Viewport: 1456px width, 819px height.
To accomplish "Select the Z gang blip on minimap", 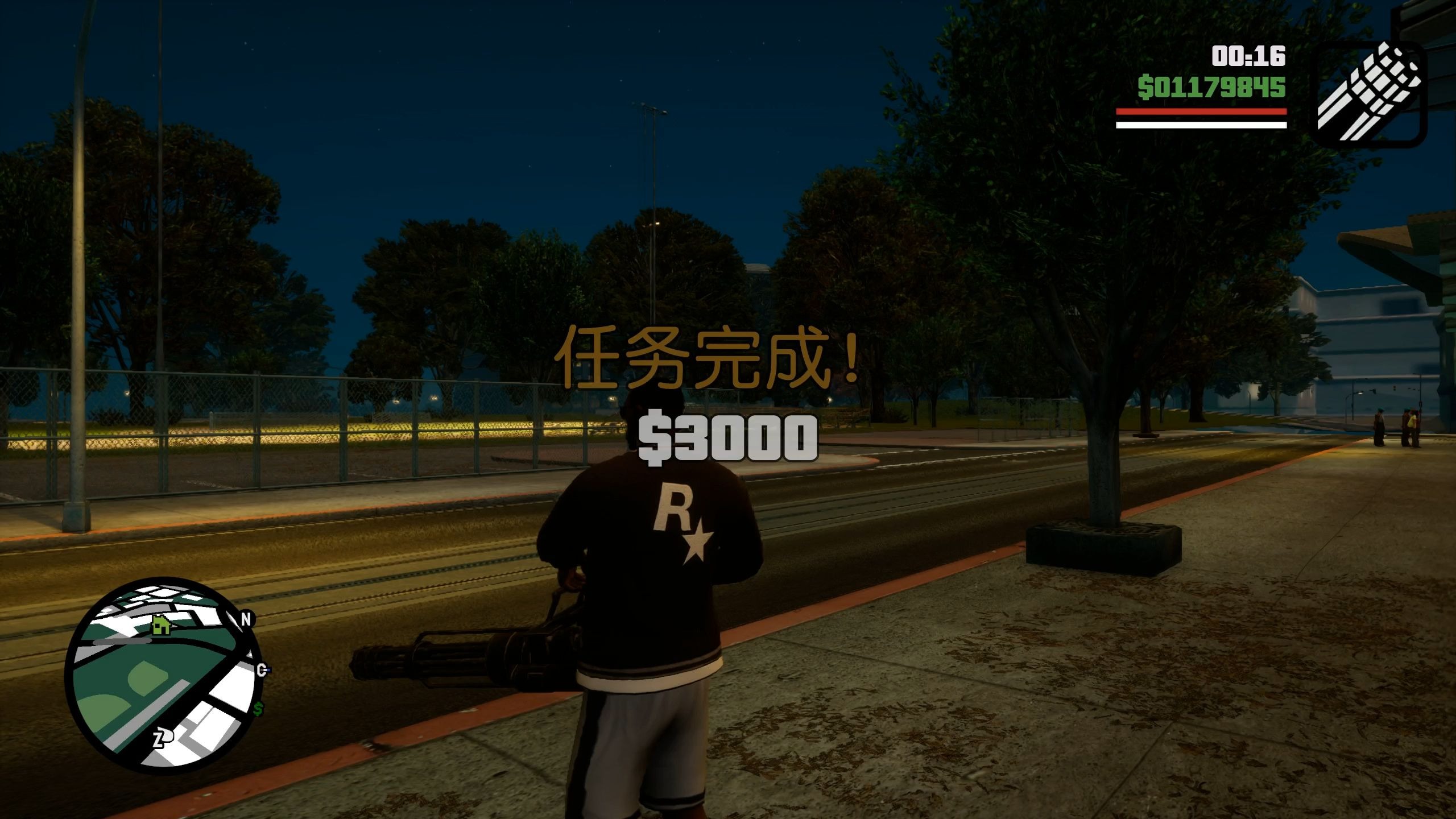I will [x=163, y=738].
